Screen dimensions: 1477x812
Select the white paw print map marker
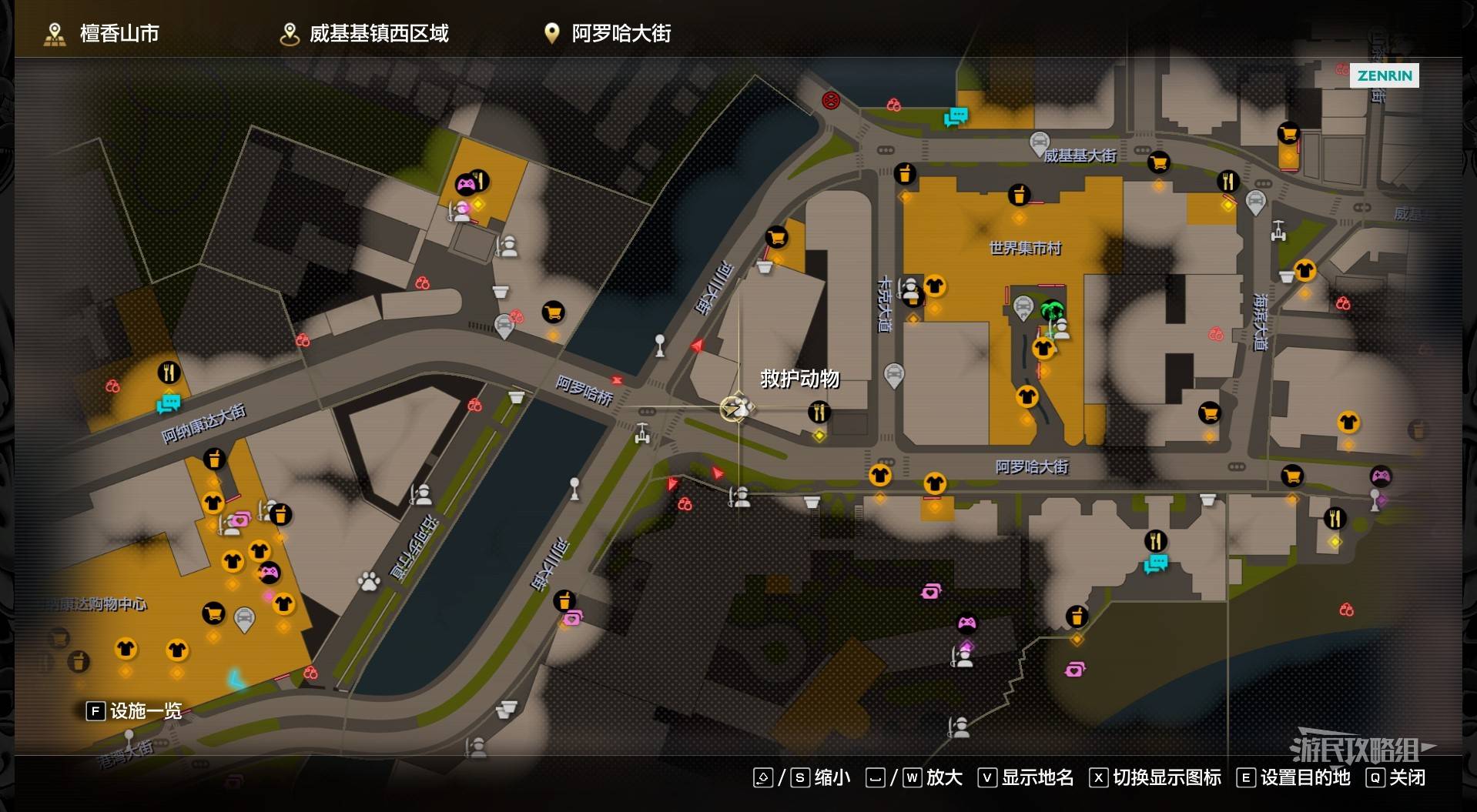369,581
